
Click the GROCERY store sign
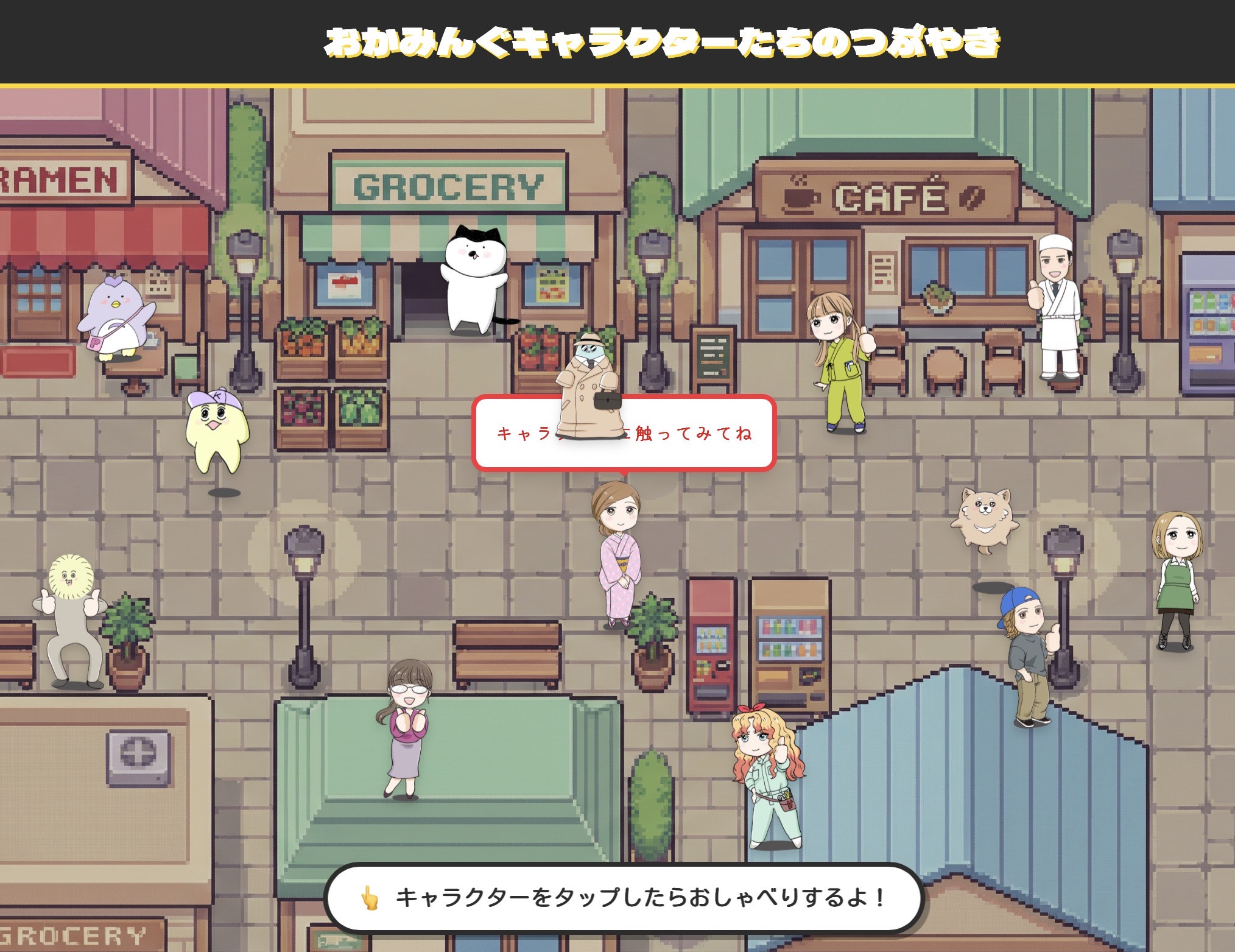(x=449, y=183)
